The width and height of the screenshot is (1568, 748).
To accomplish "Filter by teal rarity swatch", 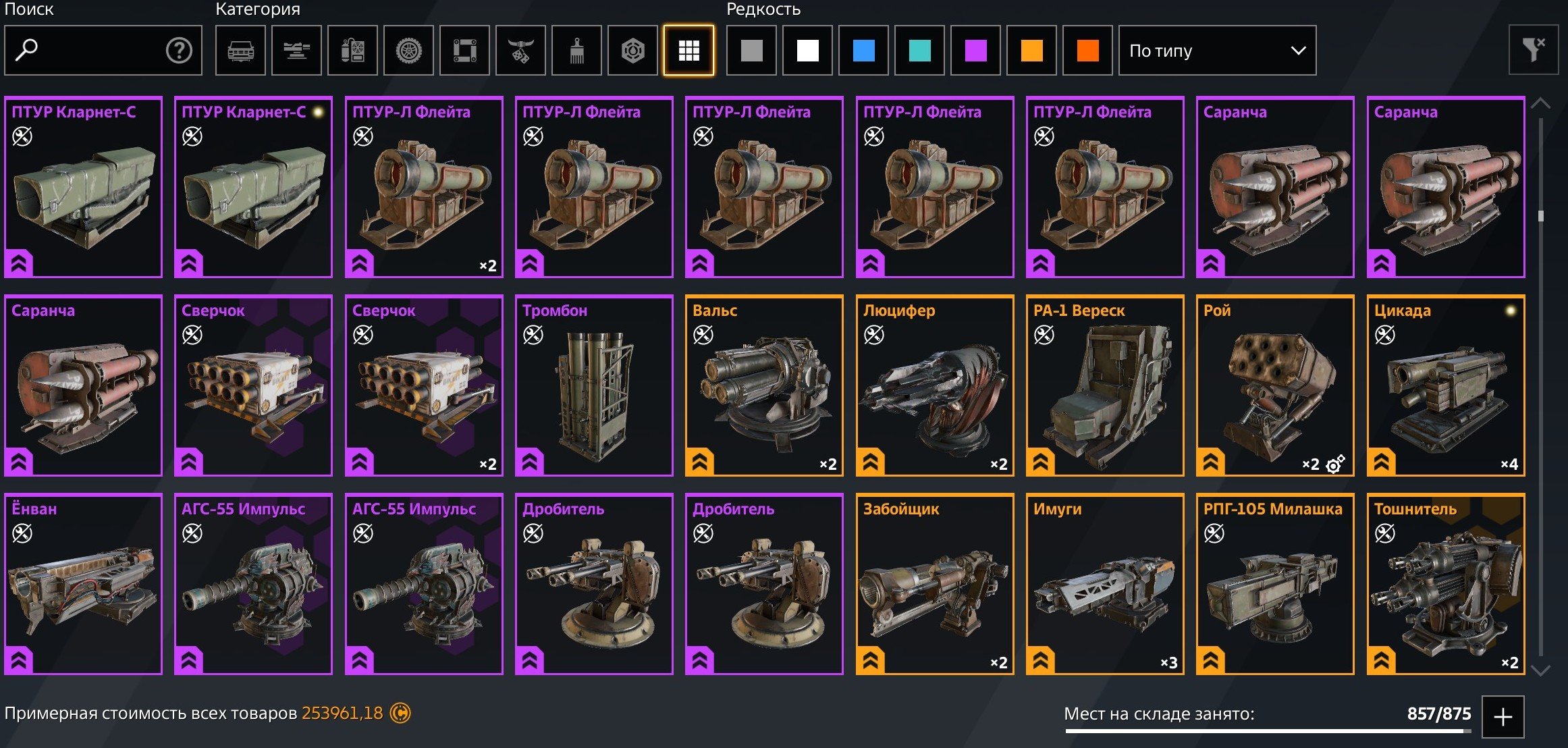I will pyautogui.click(x=919, y=51).
